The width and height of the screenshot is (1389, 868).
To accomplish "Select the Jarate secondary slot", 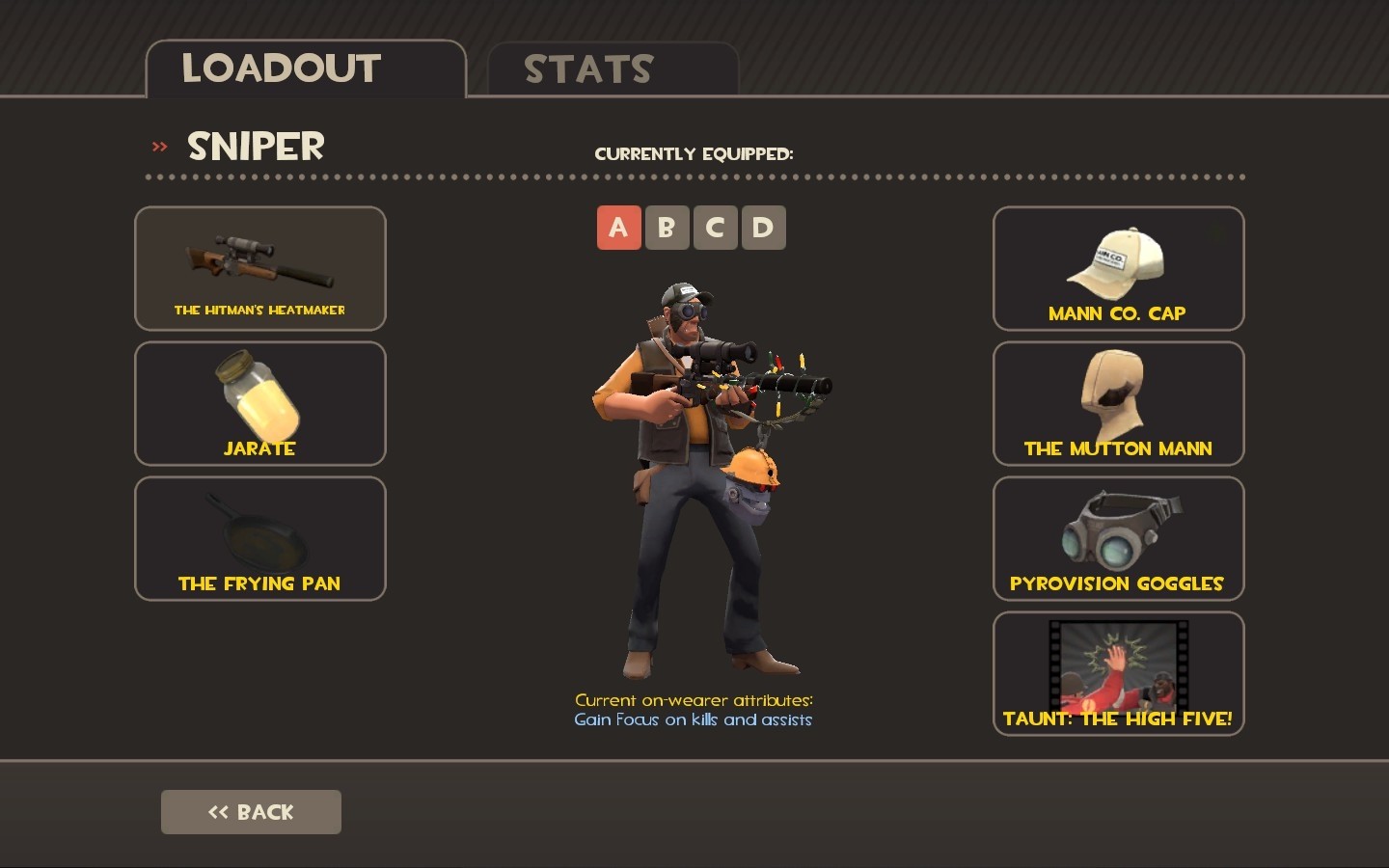I will click(x=259, y=403).
